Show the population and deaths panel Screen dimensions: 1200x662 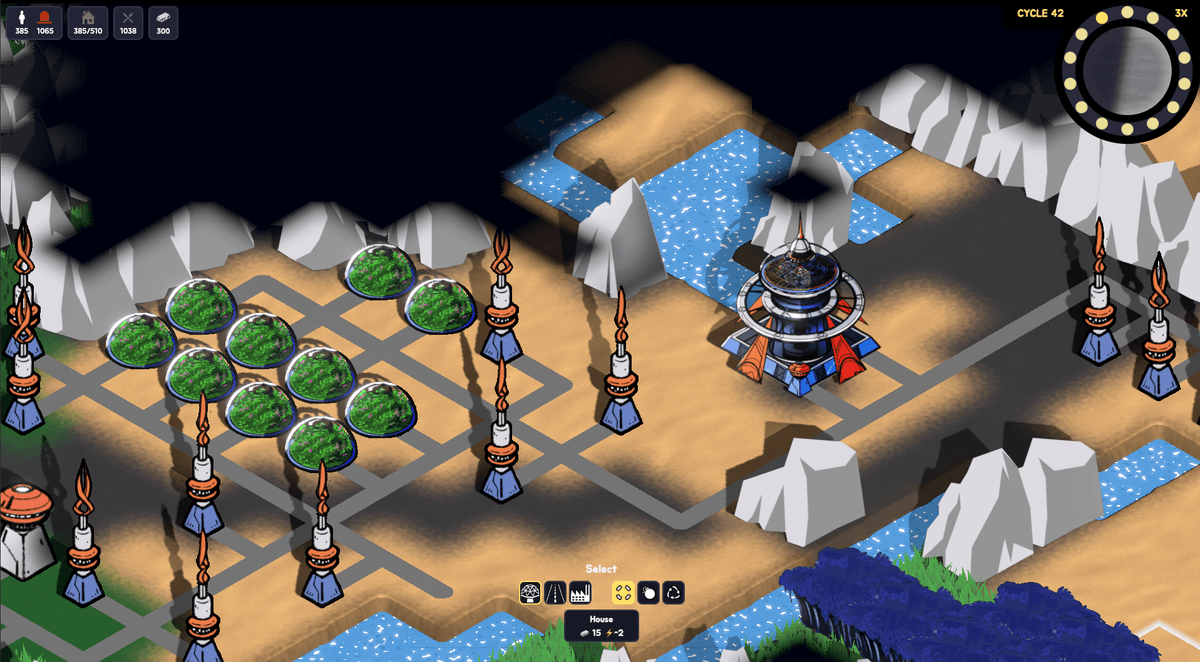click(x=34, y=22)
